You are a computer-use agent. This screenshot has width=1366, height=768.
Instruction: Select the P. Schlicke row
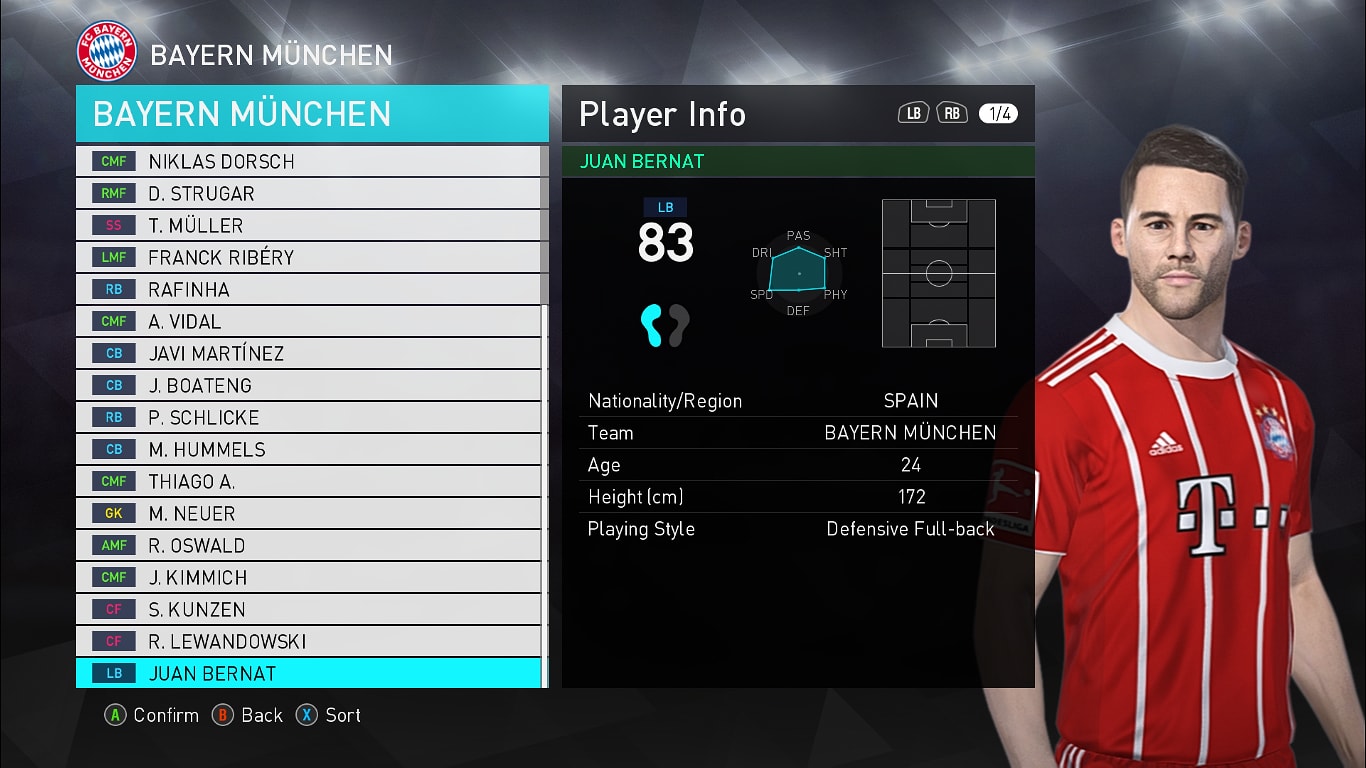click(x=308, y=417)
